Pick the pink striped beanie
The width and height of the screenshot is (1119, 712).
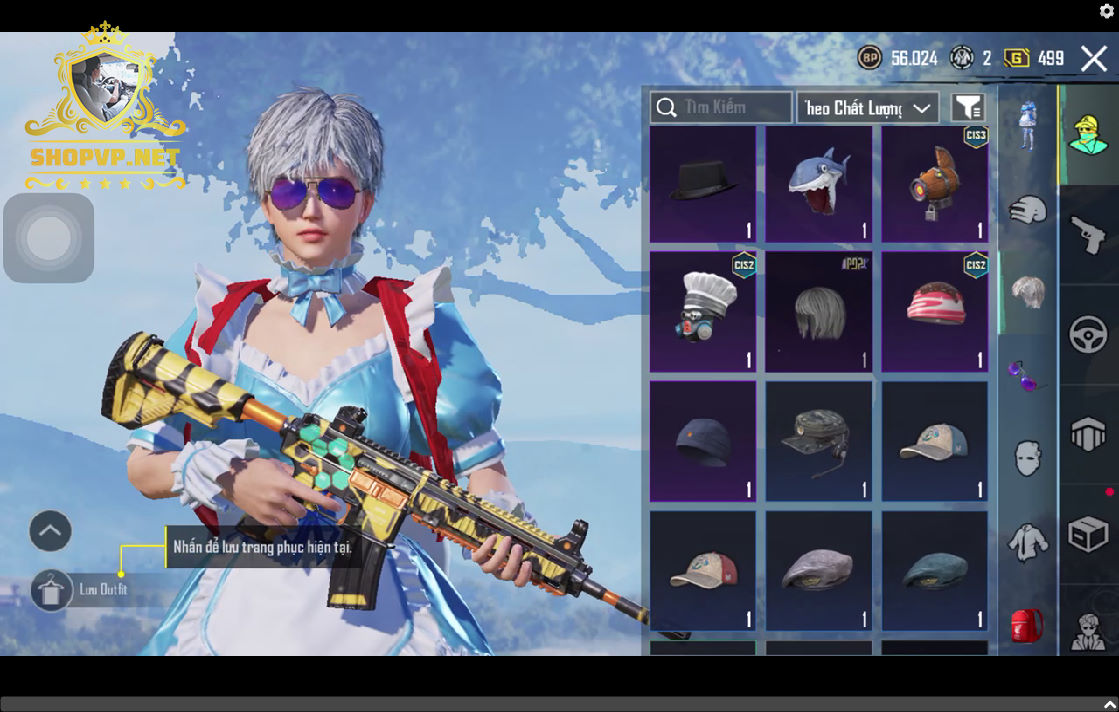click(935, 312)
